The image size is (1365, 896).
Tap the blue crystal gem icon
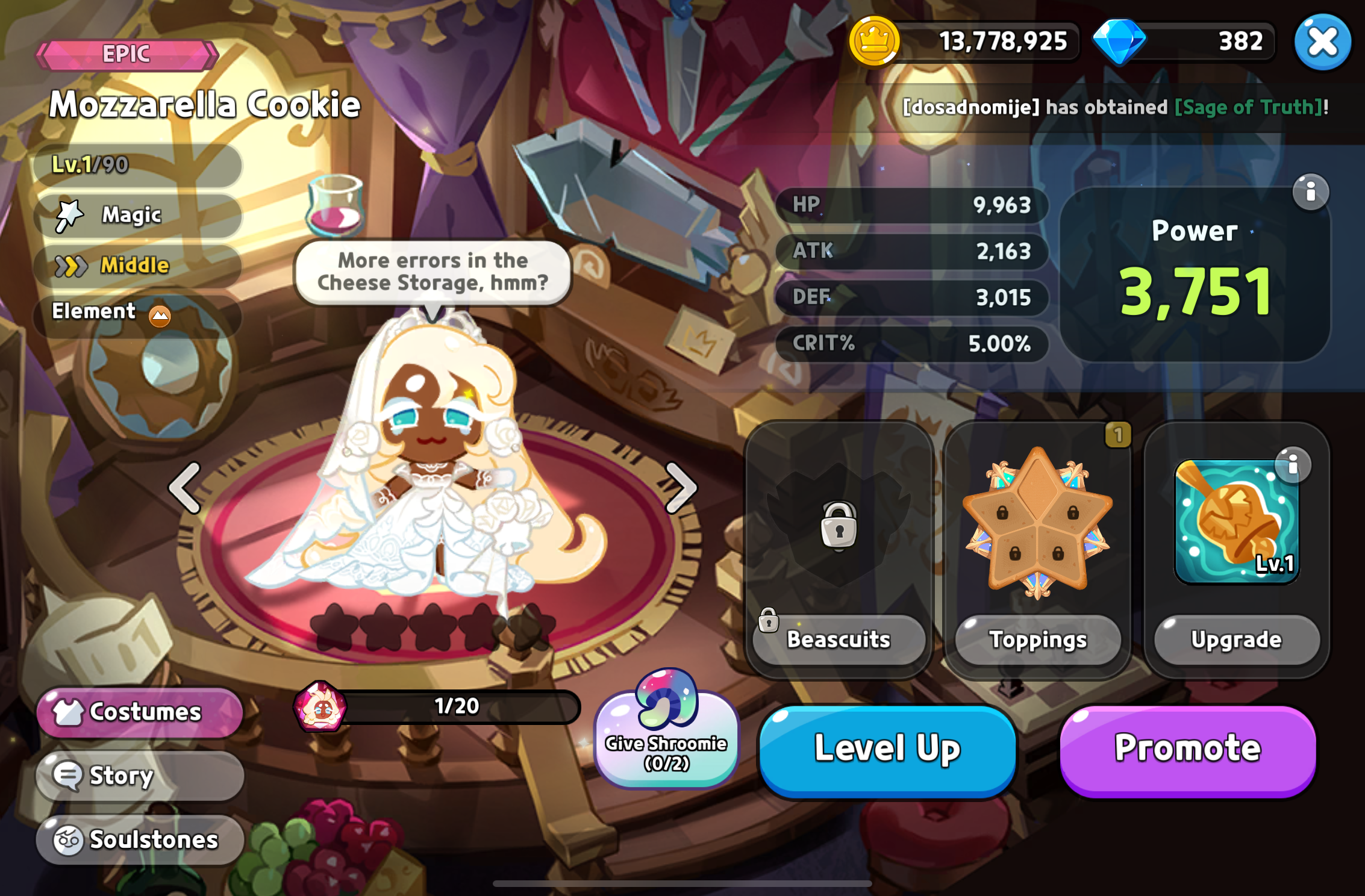click(1119, 42)
